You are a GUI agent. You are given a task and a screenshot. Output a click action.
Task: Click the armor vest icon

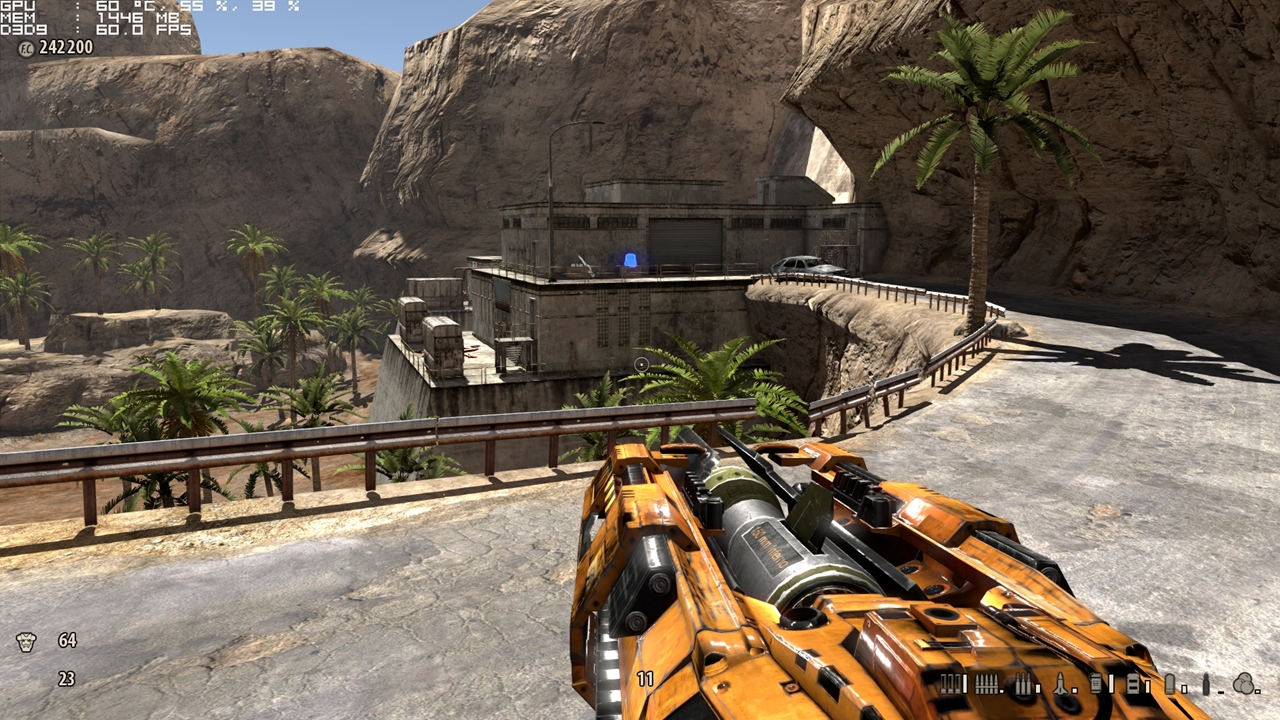pyautogui.click(x=26, y=641)
